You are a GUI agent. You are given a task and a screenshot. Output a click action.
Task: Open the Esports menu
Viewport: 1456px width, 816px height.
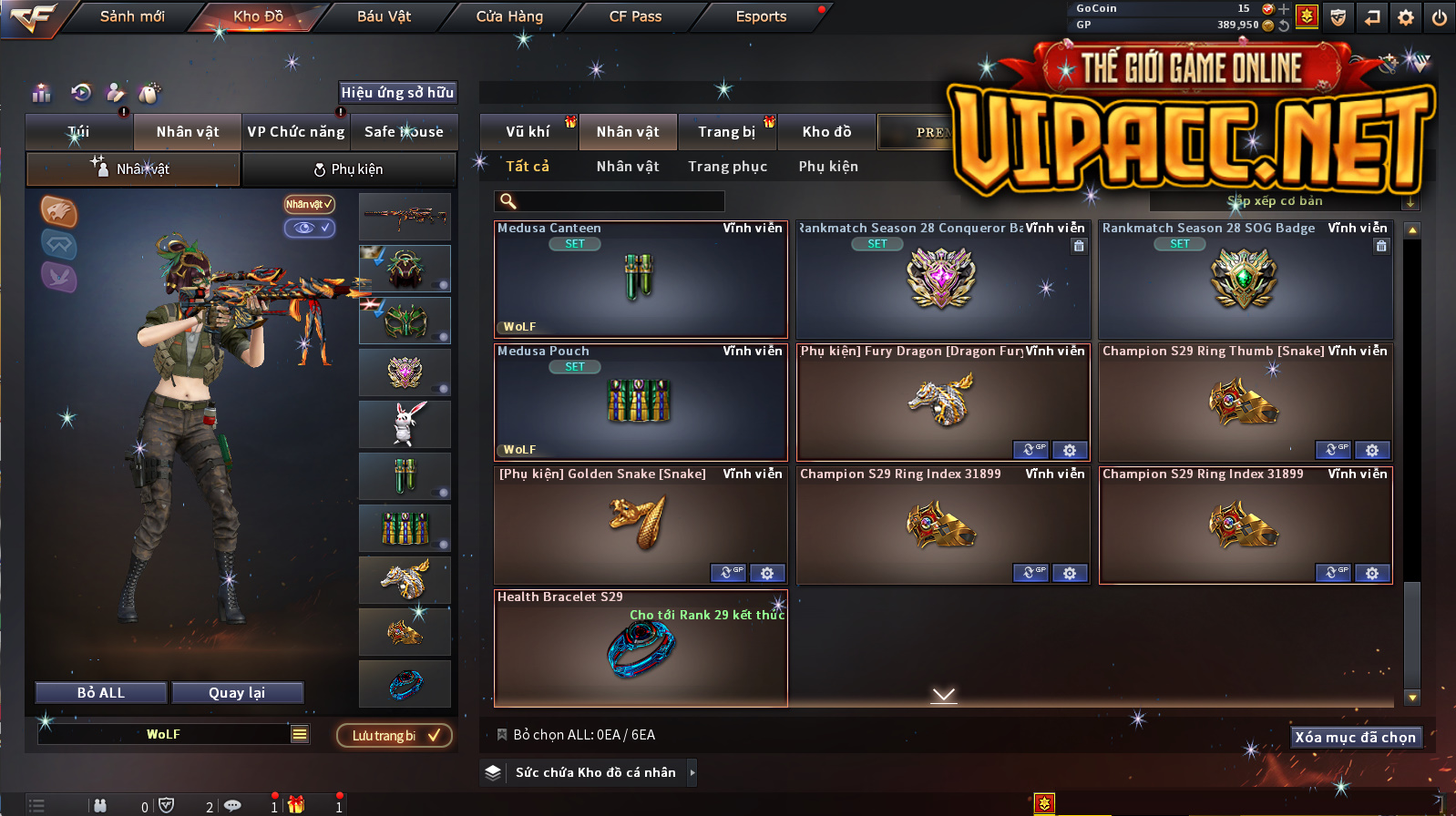tap(761, 16)
